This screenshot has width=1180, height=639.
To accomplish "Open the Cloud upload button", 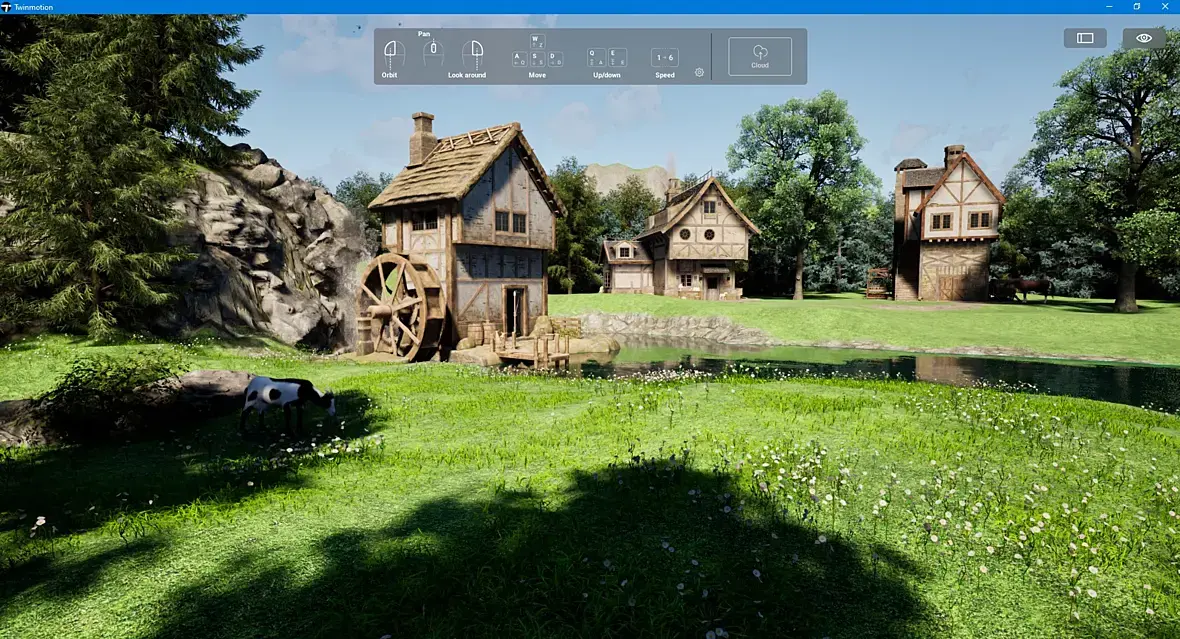I will [759, 56].
